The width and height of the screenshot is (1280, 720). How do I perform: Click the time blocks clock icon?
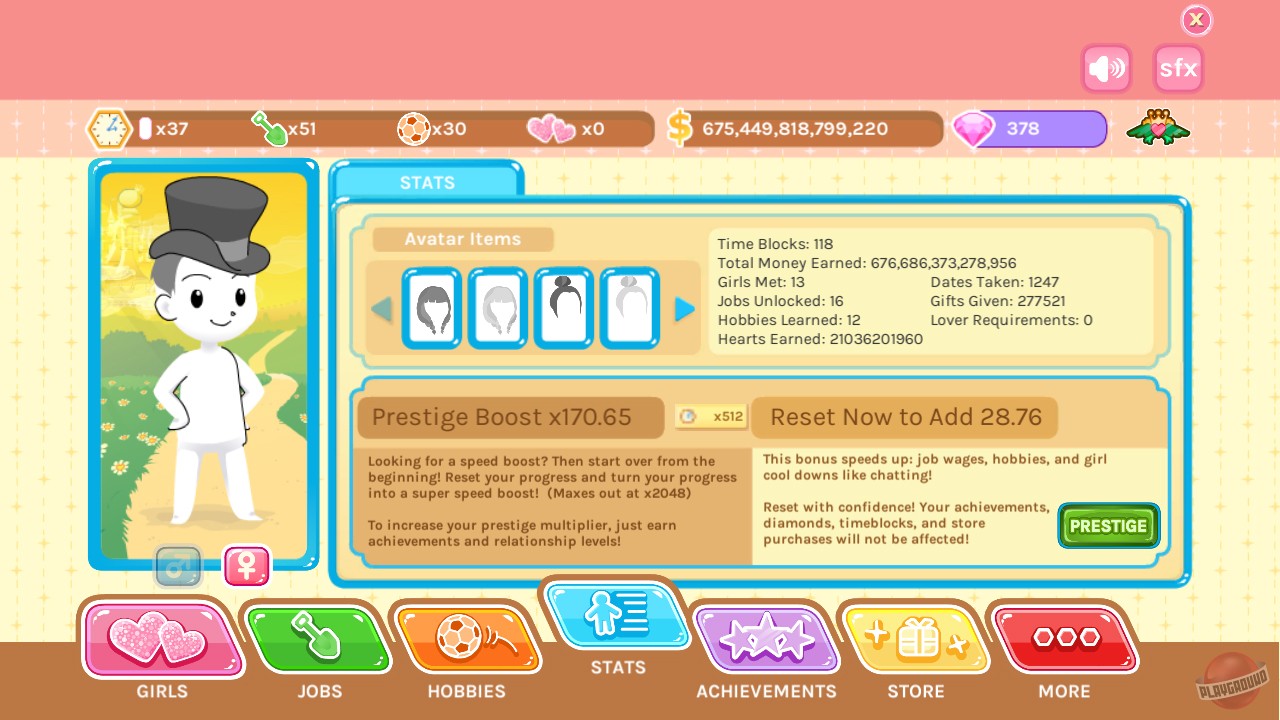pyautogui.click(x=109, y=128)
